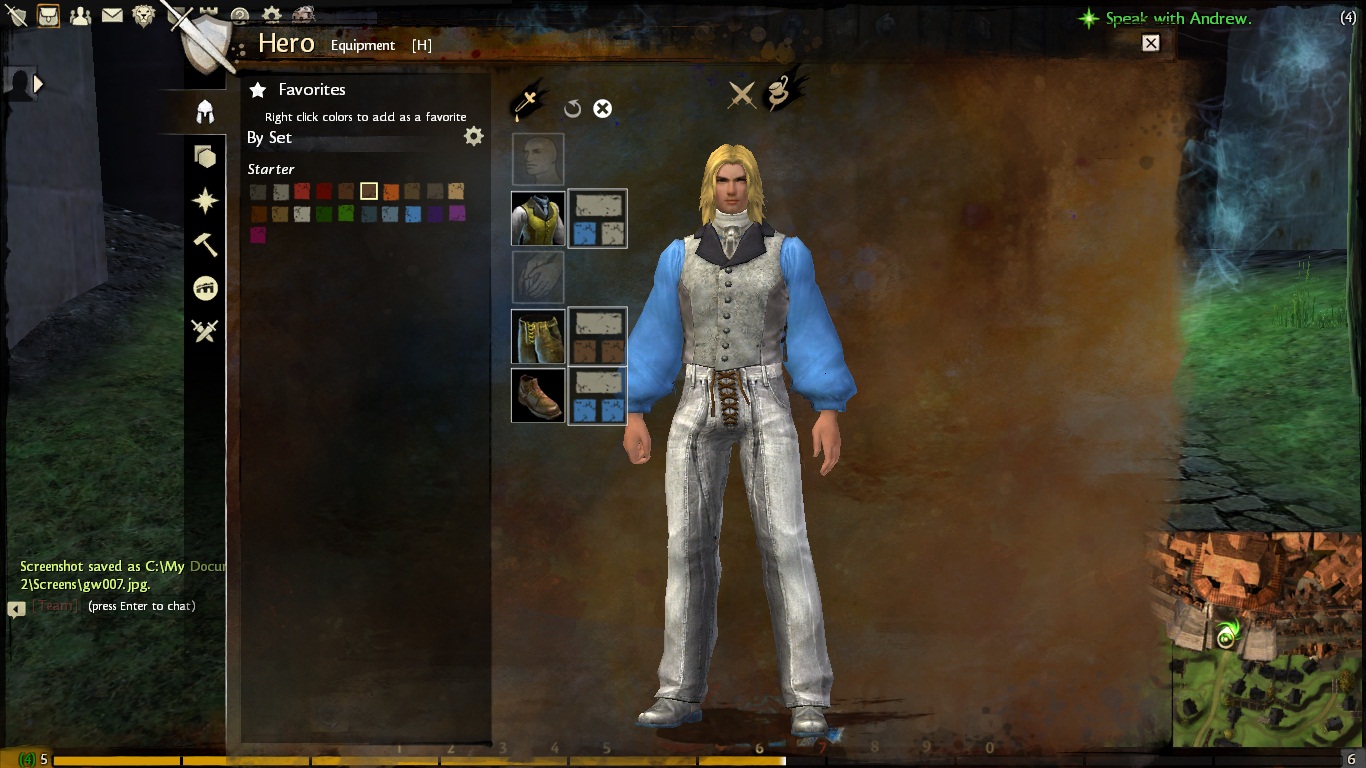Screen dimensions: 1366x768
Task: Open the lion head trading post icon
Action: 144,15
